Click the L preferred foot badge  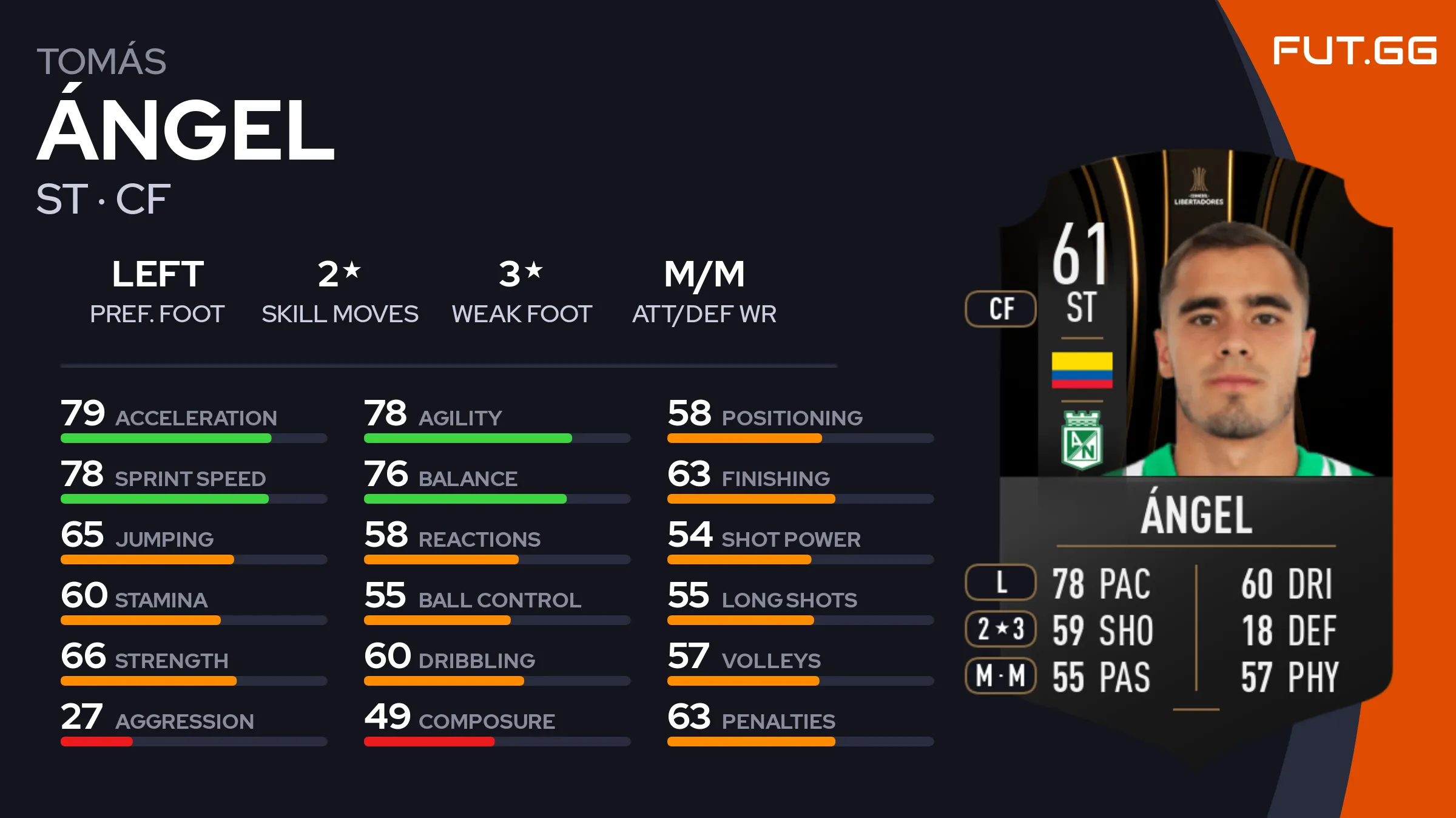[x=1001, y=583]
